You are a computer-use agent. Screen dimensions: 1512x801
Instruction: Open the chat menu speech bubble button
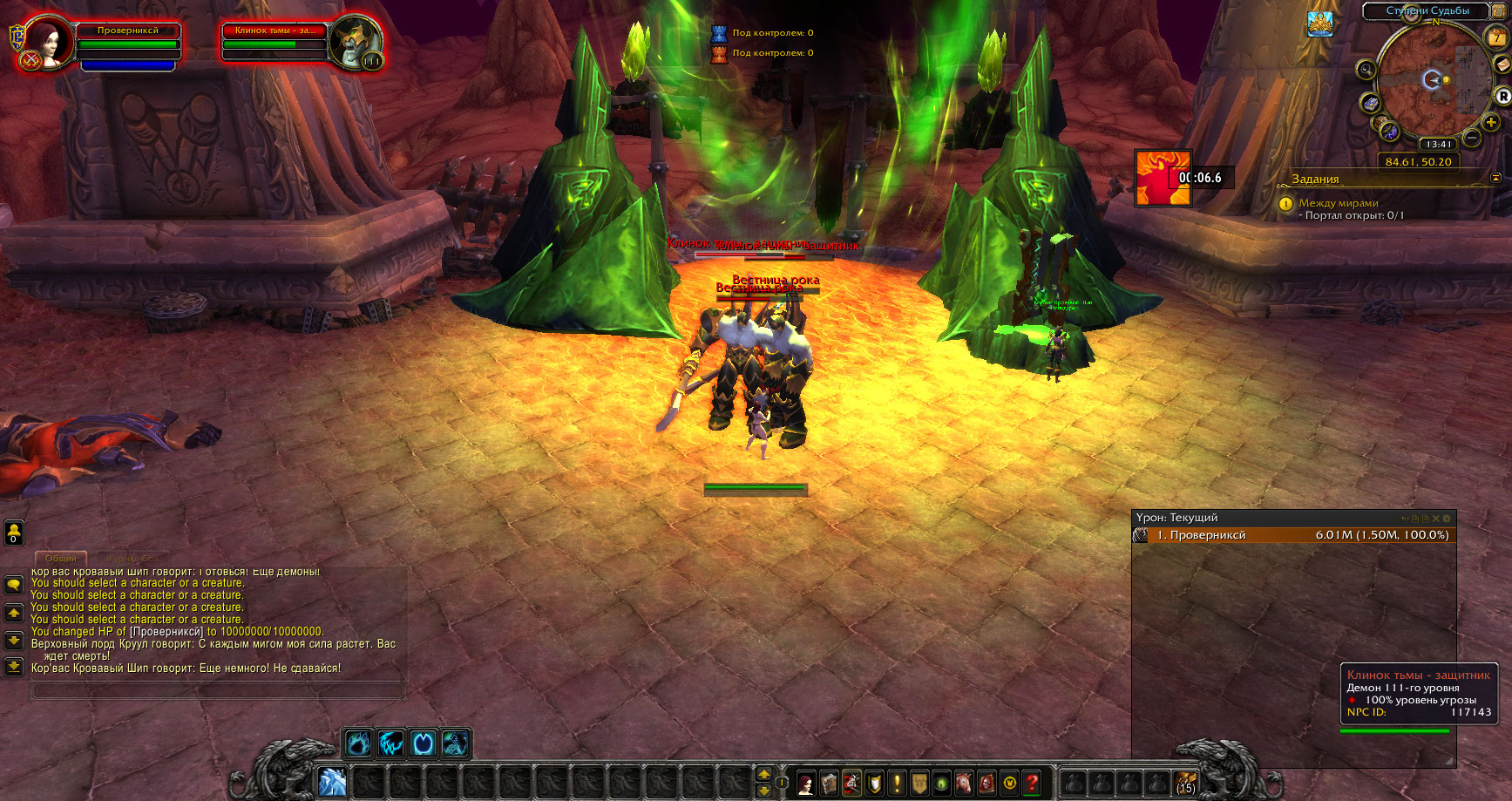[14, 584]
